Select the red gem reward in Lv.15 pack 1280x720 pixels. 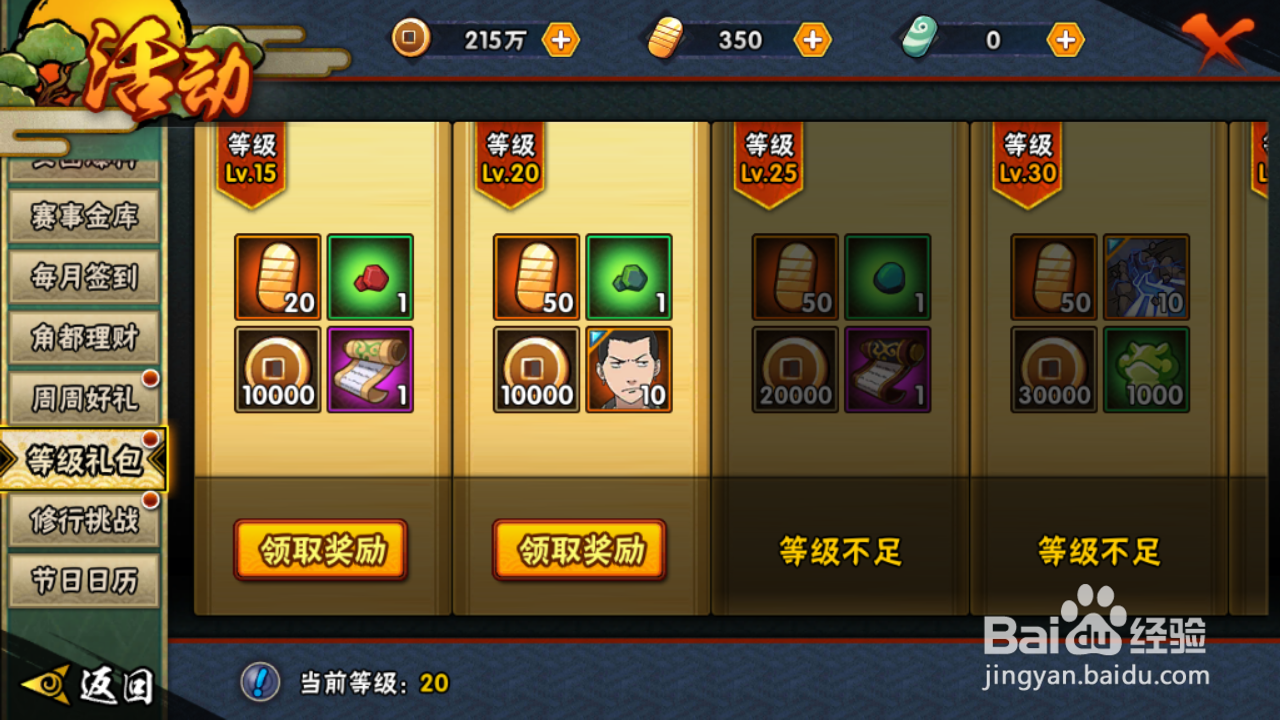pyautogui.click(x=370, y=276)
